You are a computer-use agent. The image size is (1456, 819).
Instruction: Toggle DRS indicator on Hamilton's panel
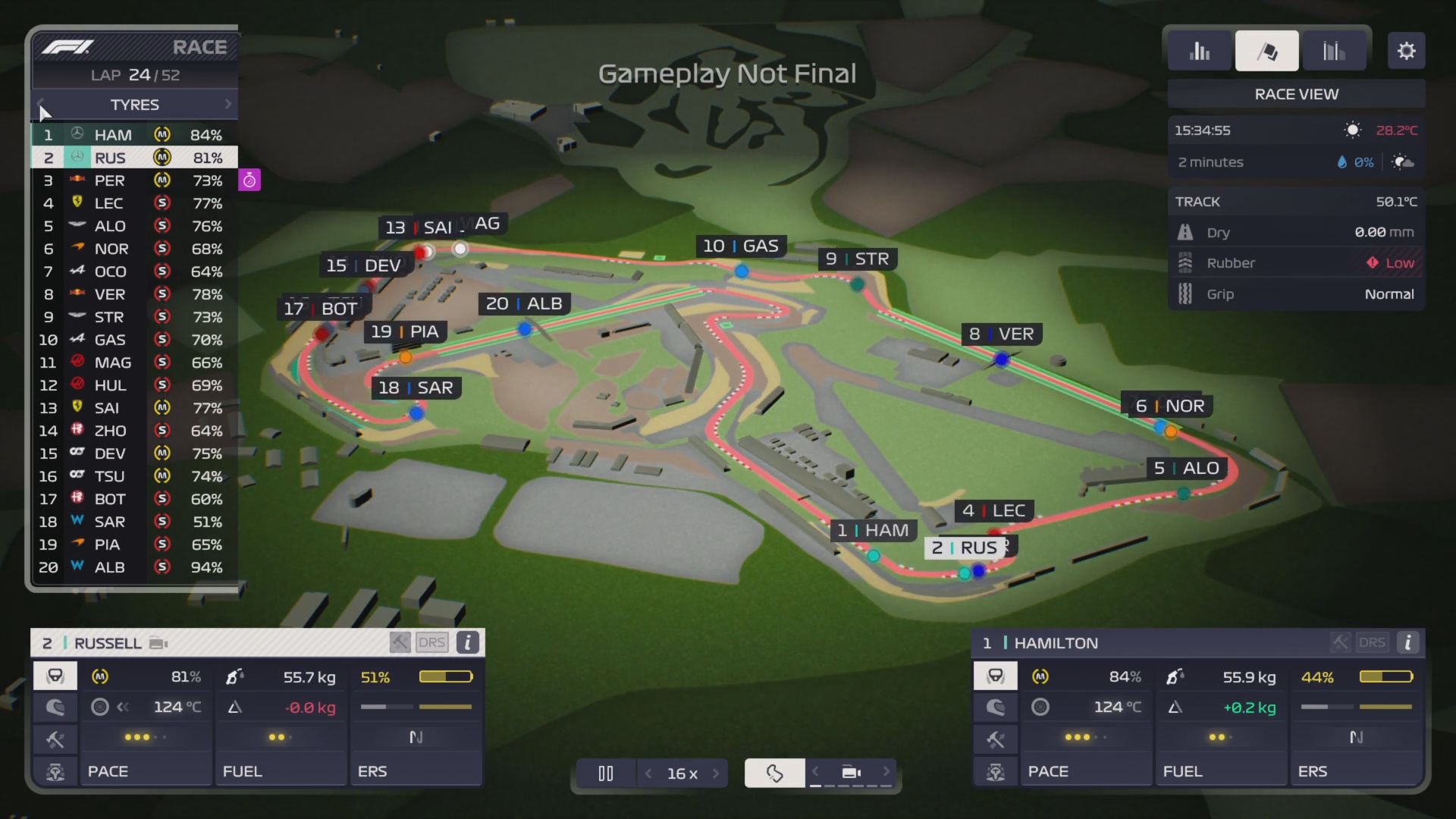pos(1371,642)
